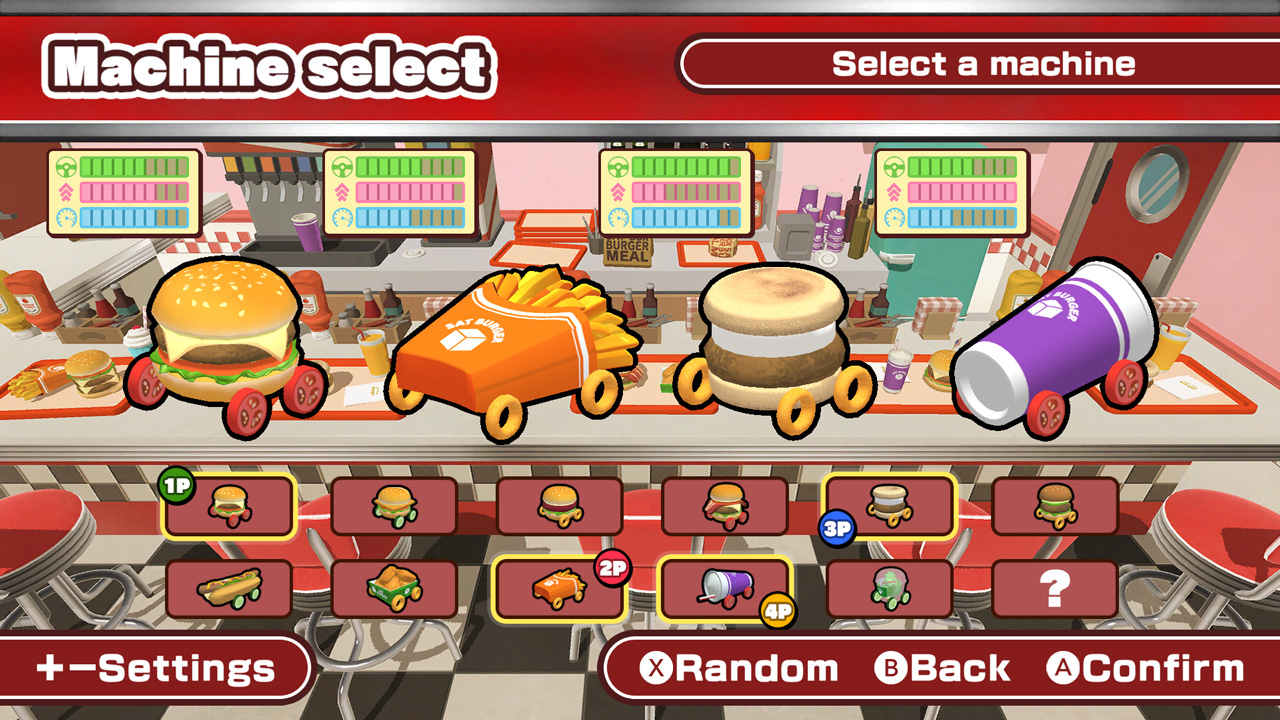Click the question mark mystery machine tile
This screenshot has width=1280, height=720.
(1056, 587)
